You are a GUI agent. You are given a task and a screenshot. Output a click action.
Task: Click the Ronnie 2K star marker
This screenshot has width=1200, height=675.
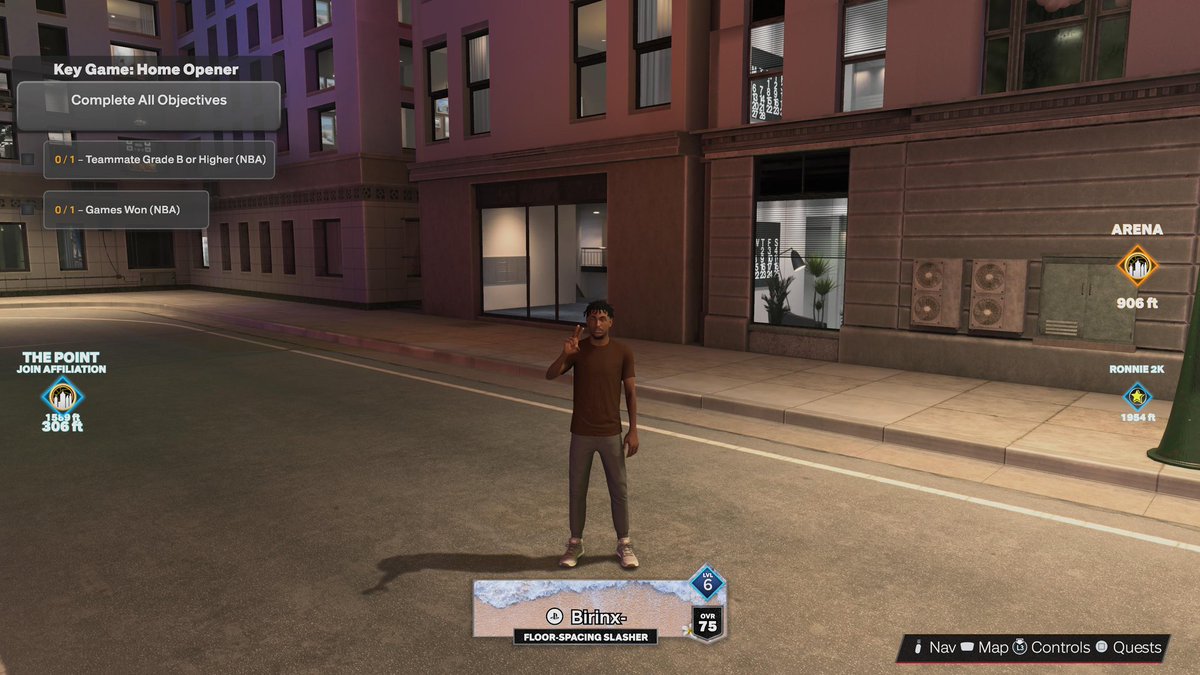[x=1137, y=397]
